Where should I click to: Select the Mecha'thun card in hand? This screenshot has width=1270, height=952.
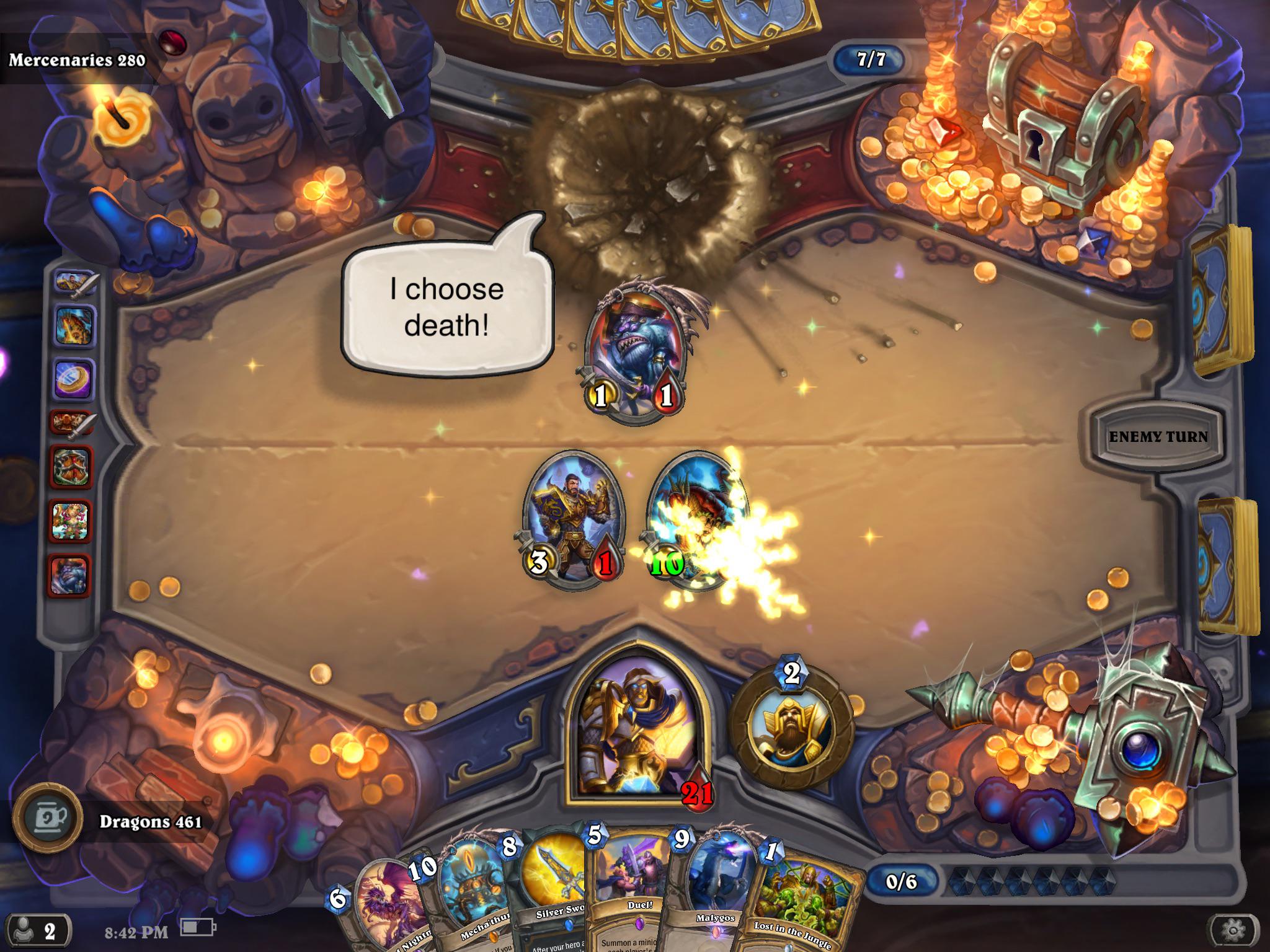pyautogui.click(x=474, y=892)
